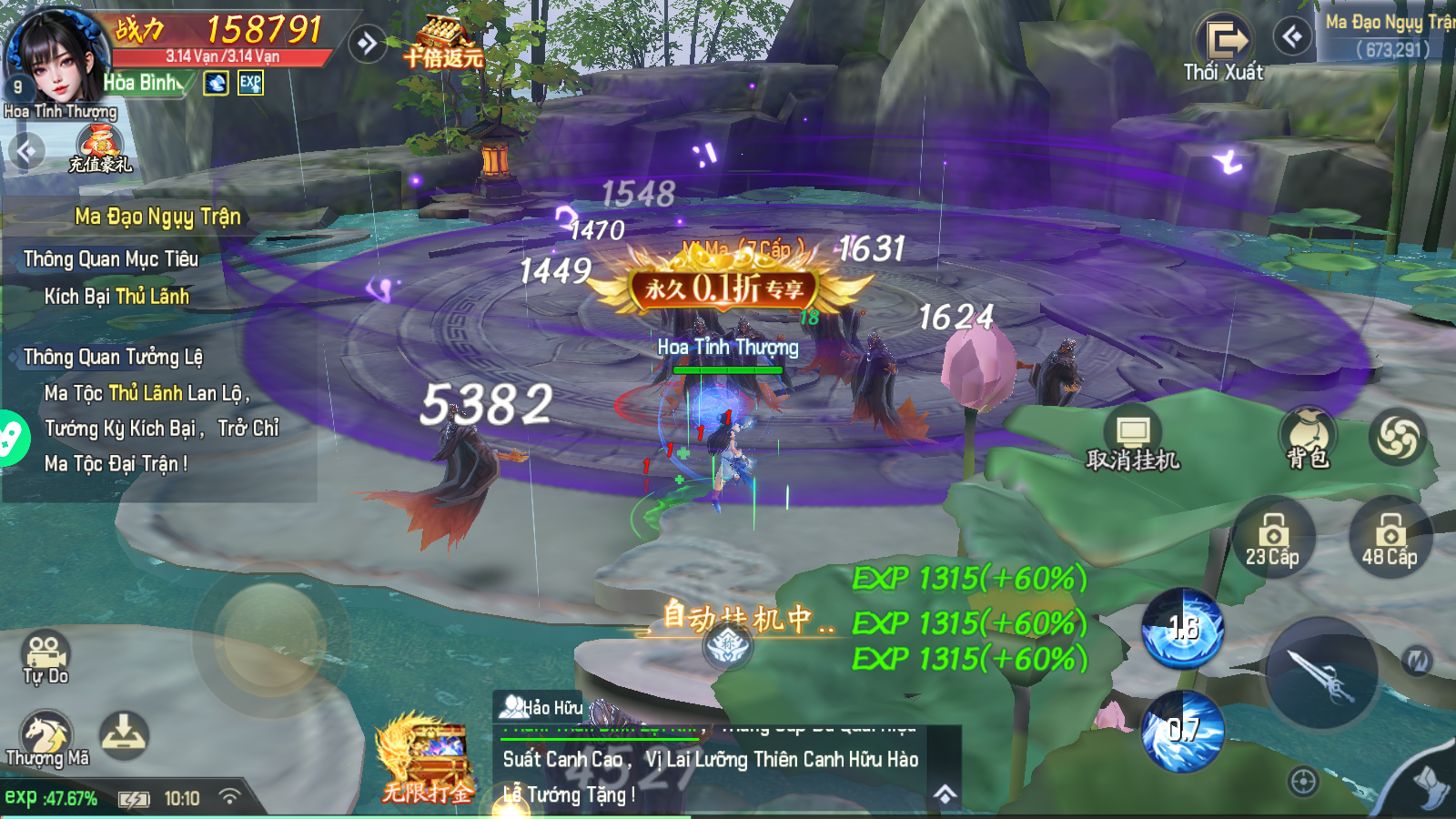Open the player portrait profile
This screenshot has width=1456, height=819.
(x=55, y=56)
